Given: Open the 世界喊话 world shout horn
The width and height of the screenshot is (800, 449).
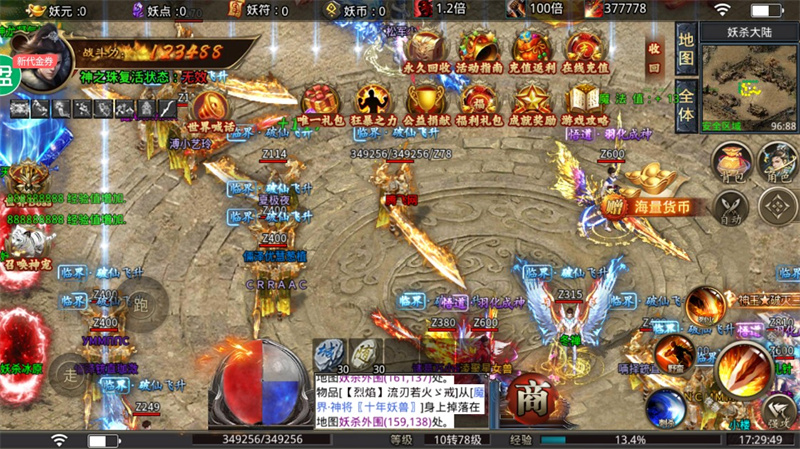Looking at the screenshot, I should 211,108.
